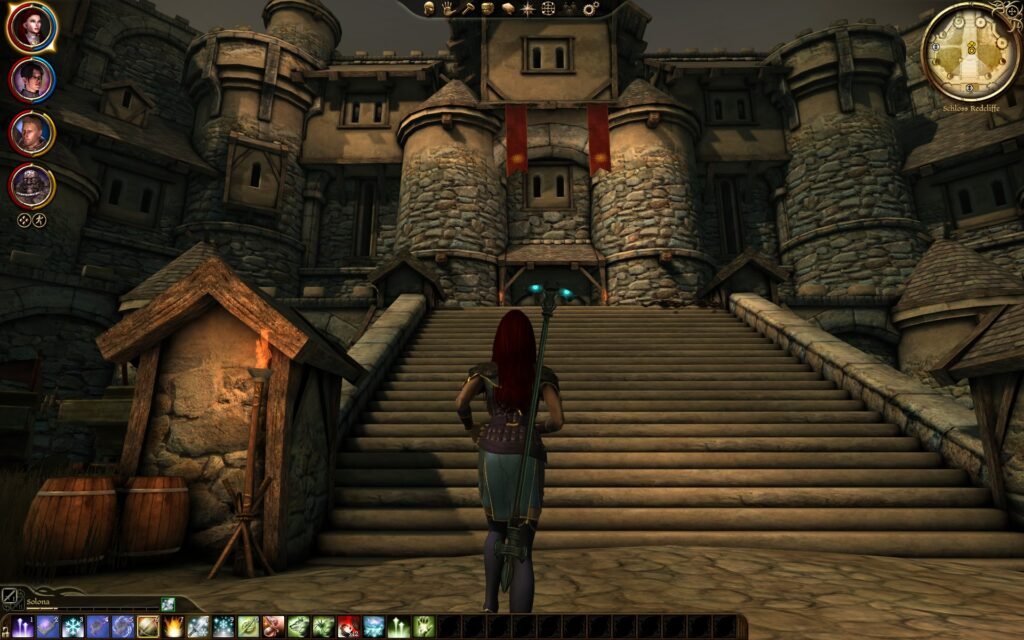Select the helmeted companion's party portrait
The height and width of the screenshot is (640, 1024).
coord(32,185)
